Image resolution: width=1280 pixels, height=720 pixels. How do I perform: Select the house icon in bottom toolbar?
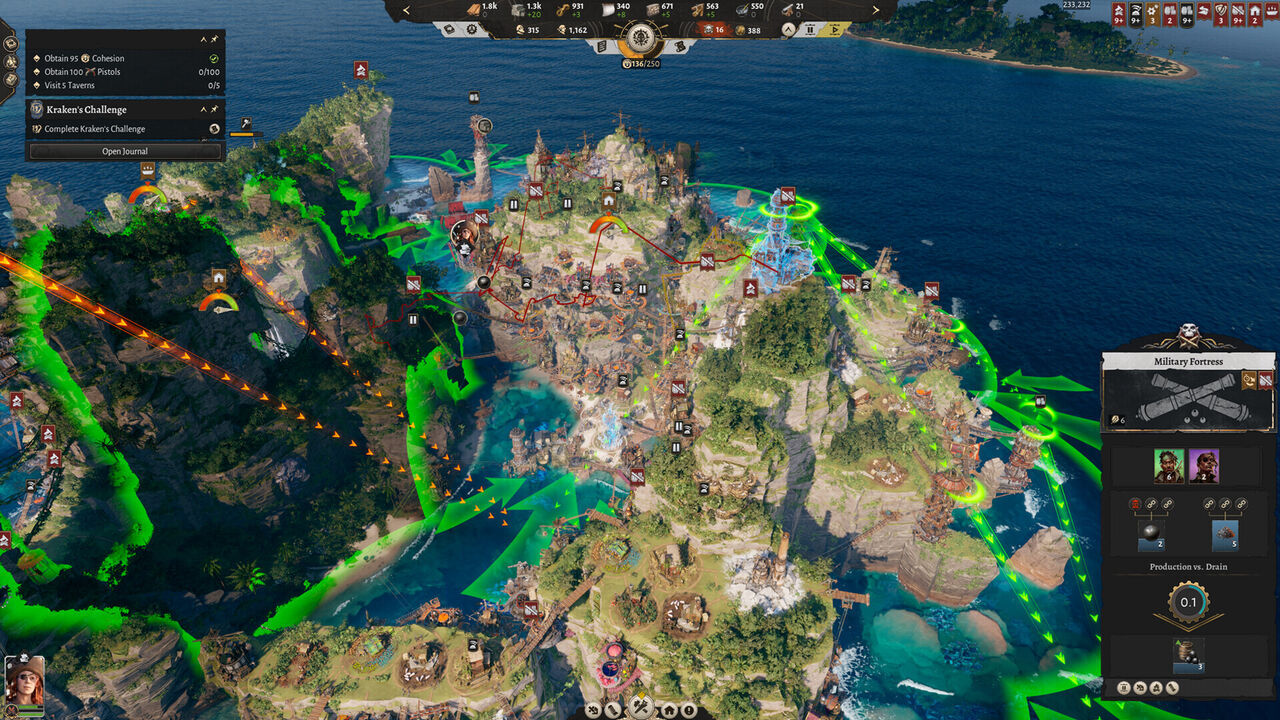668,711
